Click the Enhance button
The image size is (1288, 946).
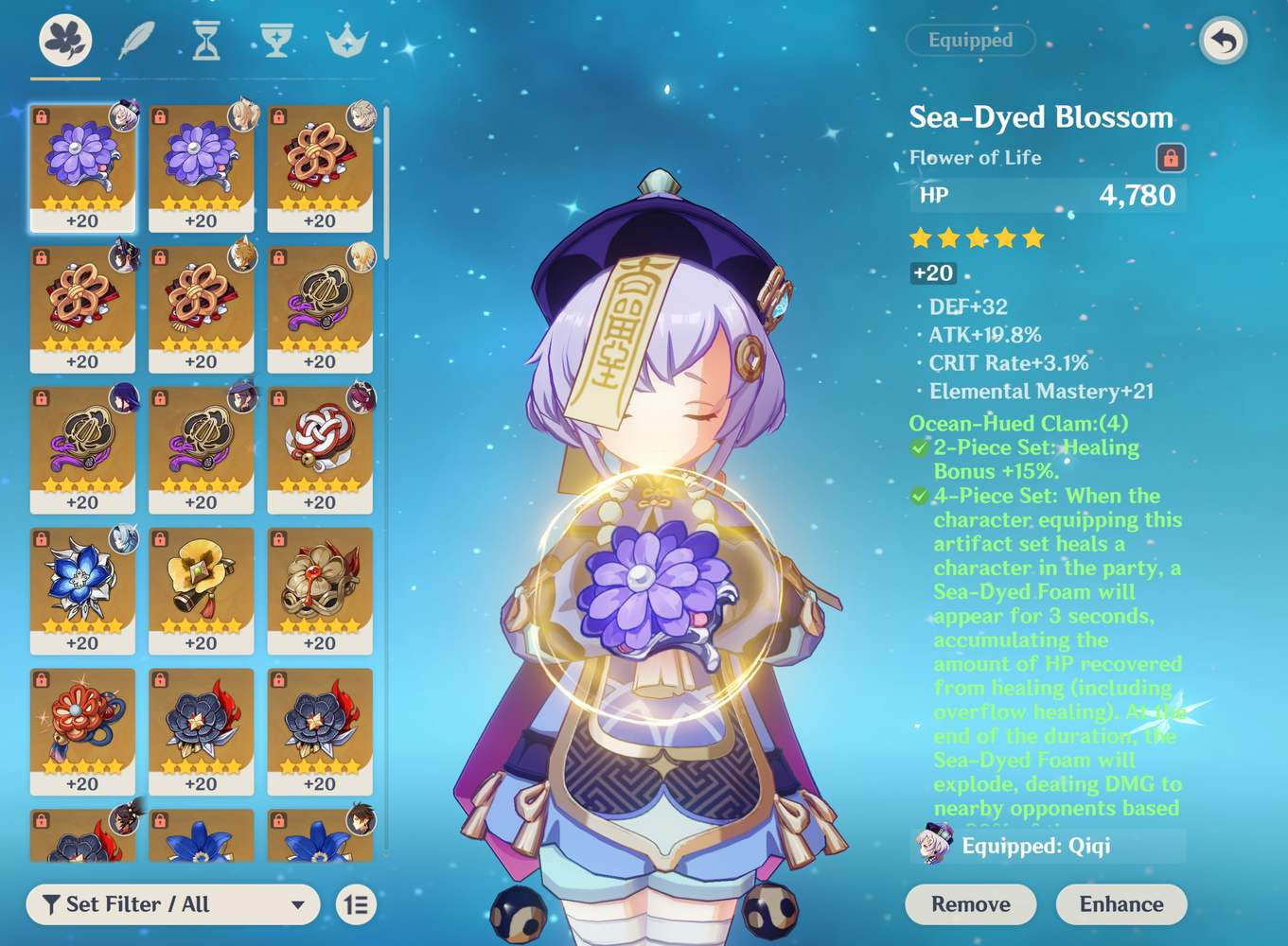[x=1121, y=904]
